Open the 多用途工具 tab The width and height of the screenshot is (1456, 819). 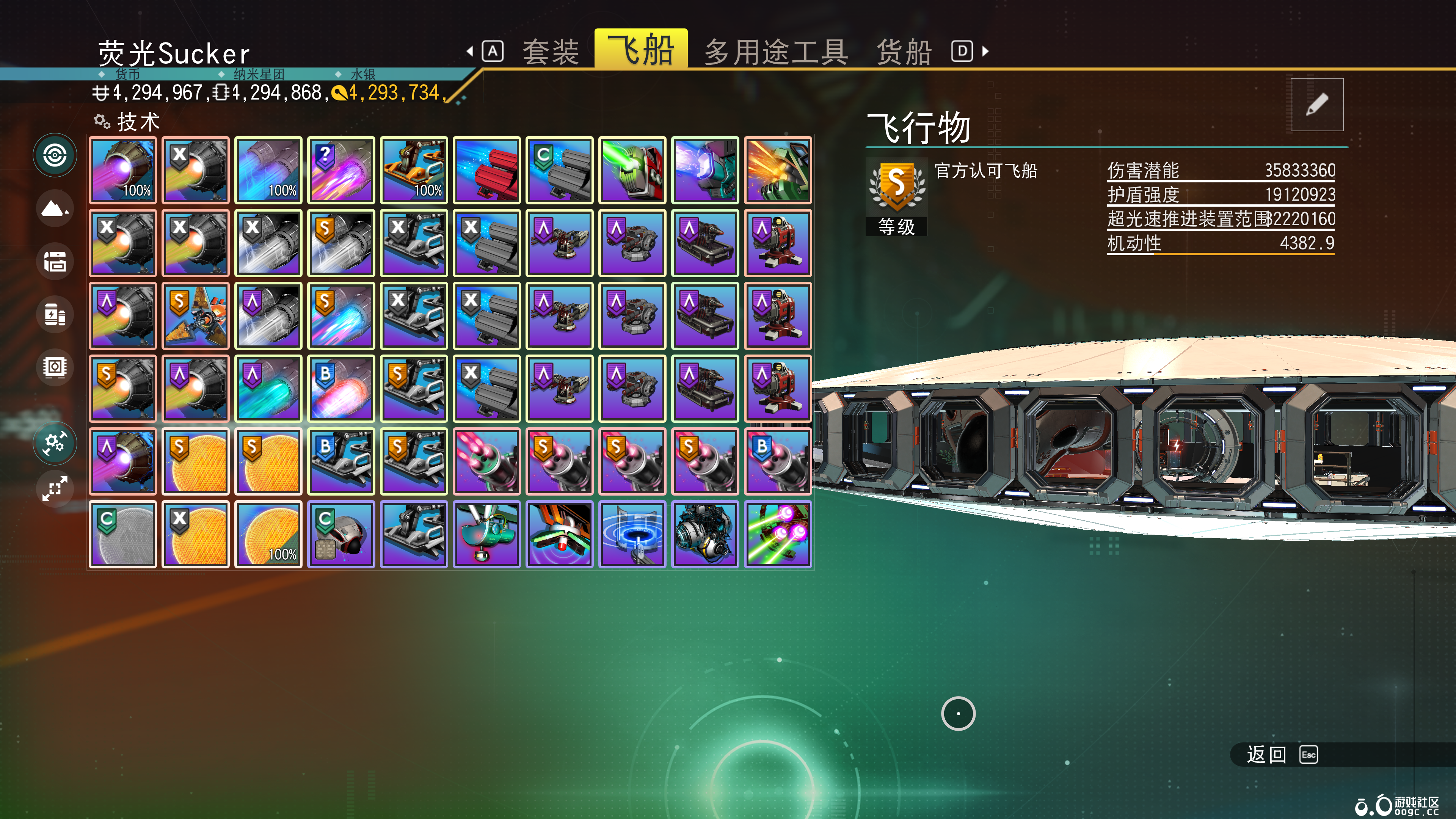[775, 52]
